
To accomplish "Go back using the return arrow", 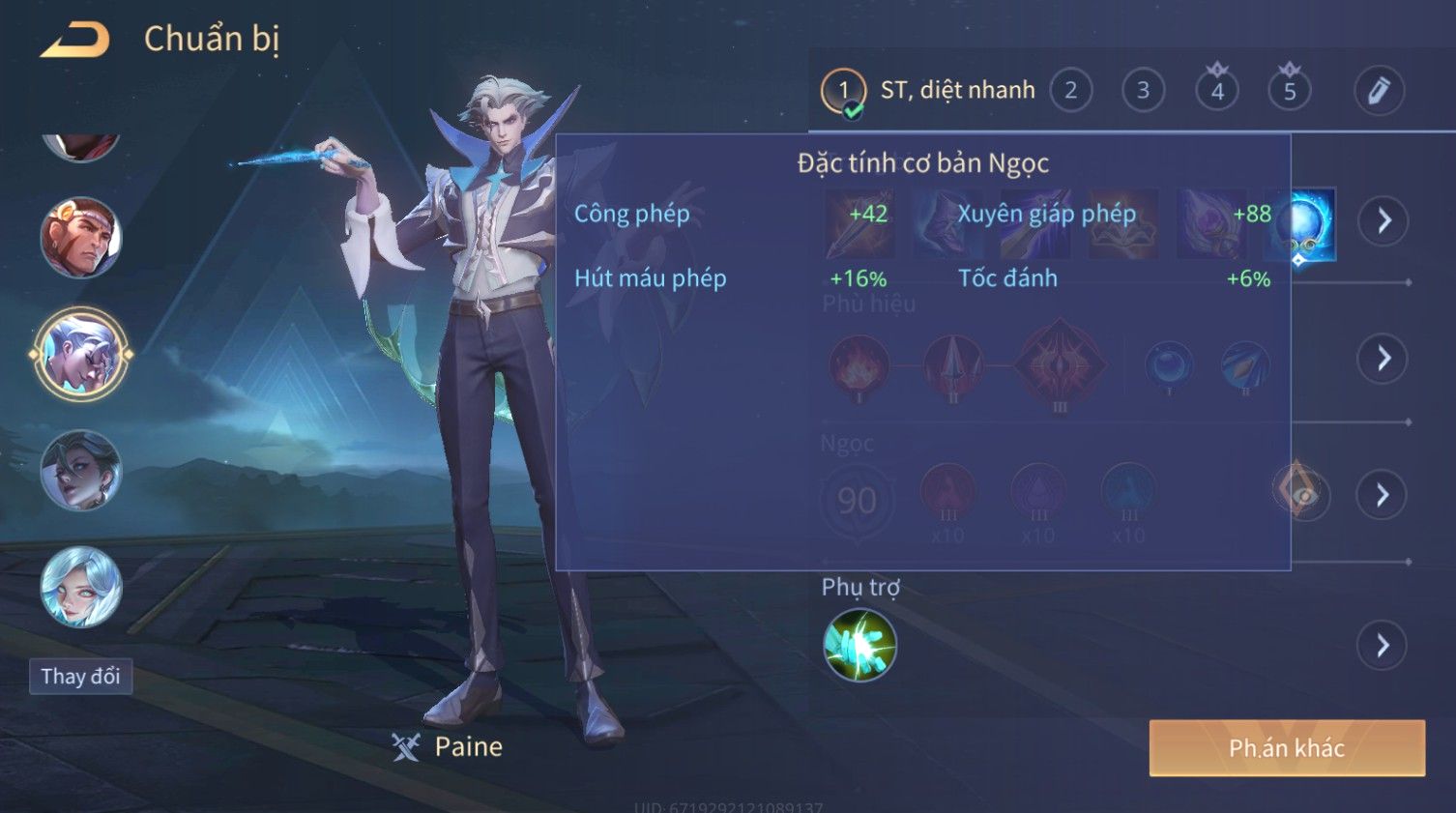I will coord(74,41).
